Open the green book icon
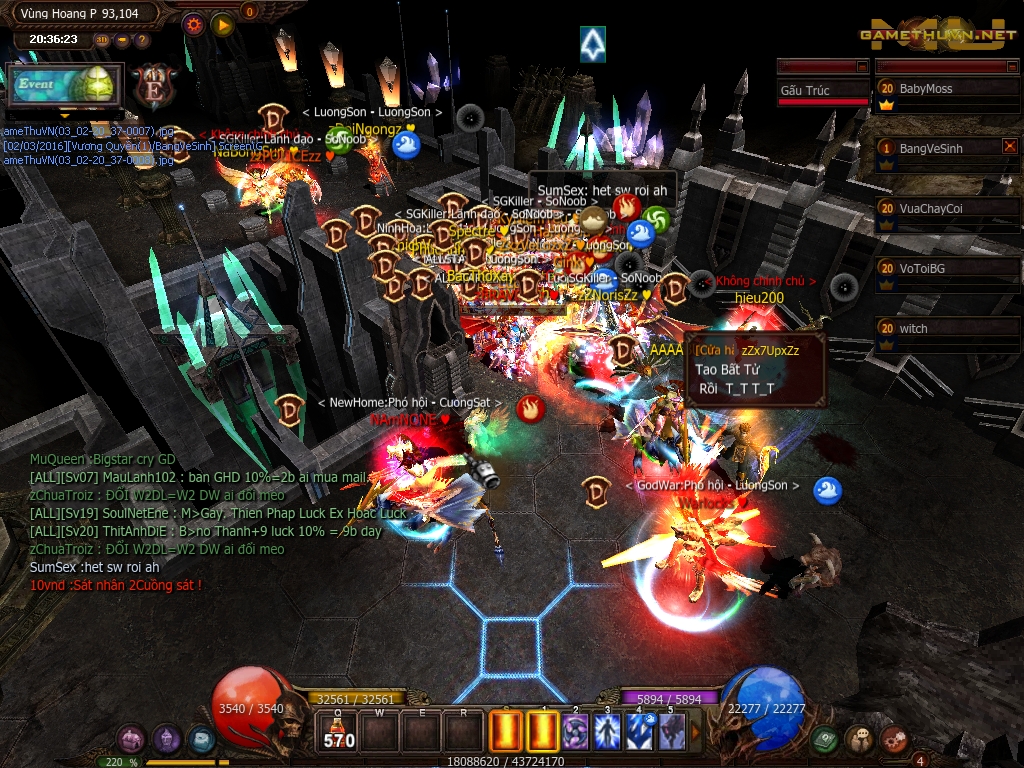1024x768 pixels. coord(825,740)
